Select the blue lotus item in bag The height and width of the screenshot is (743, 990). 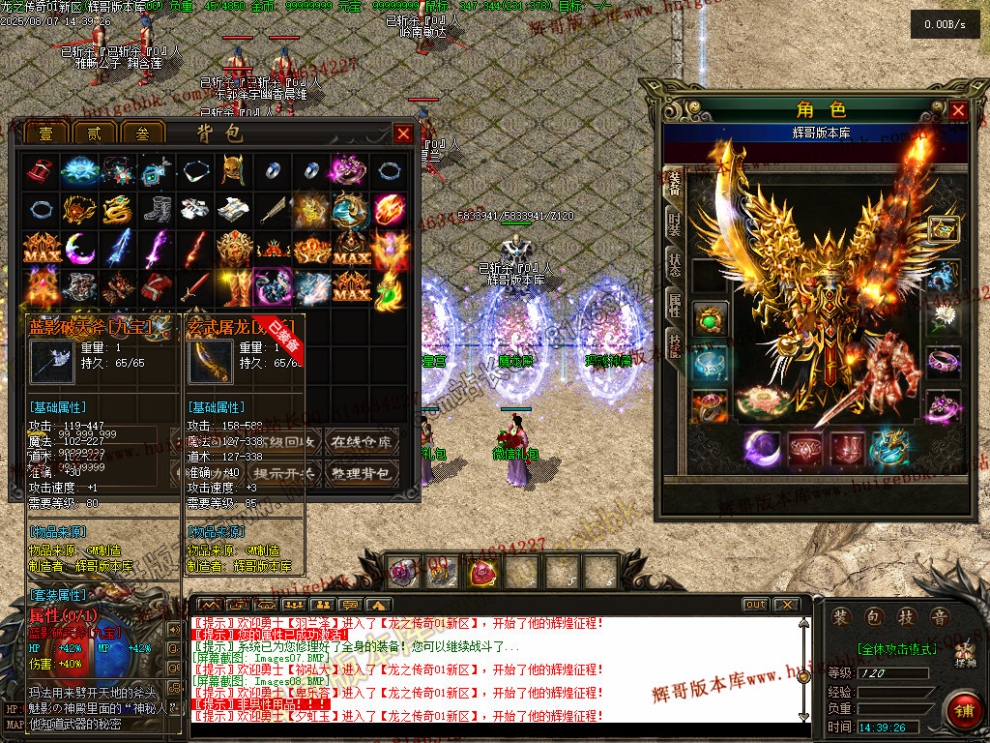click(79, 171)
